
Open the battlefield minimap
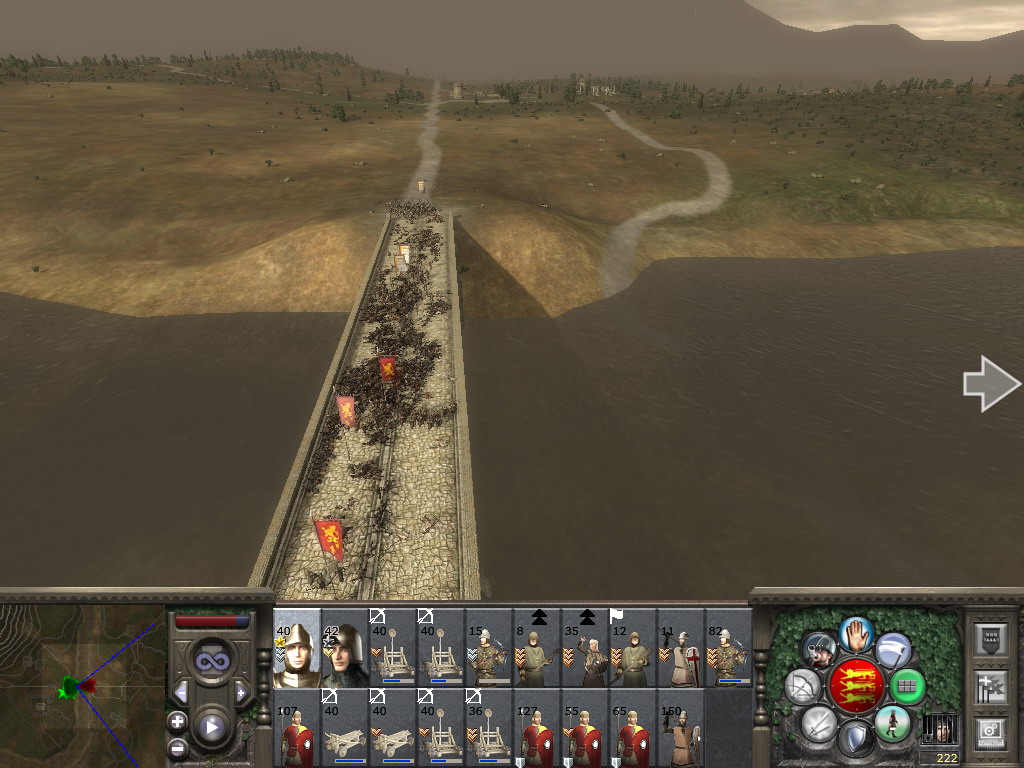click(x=82, y=684)
